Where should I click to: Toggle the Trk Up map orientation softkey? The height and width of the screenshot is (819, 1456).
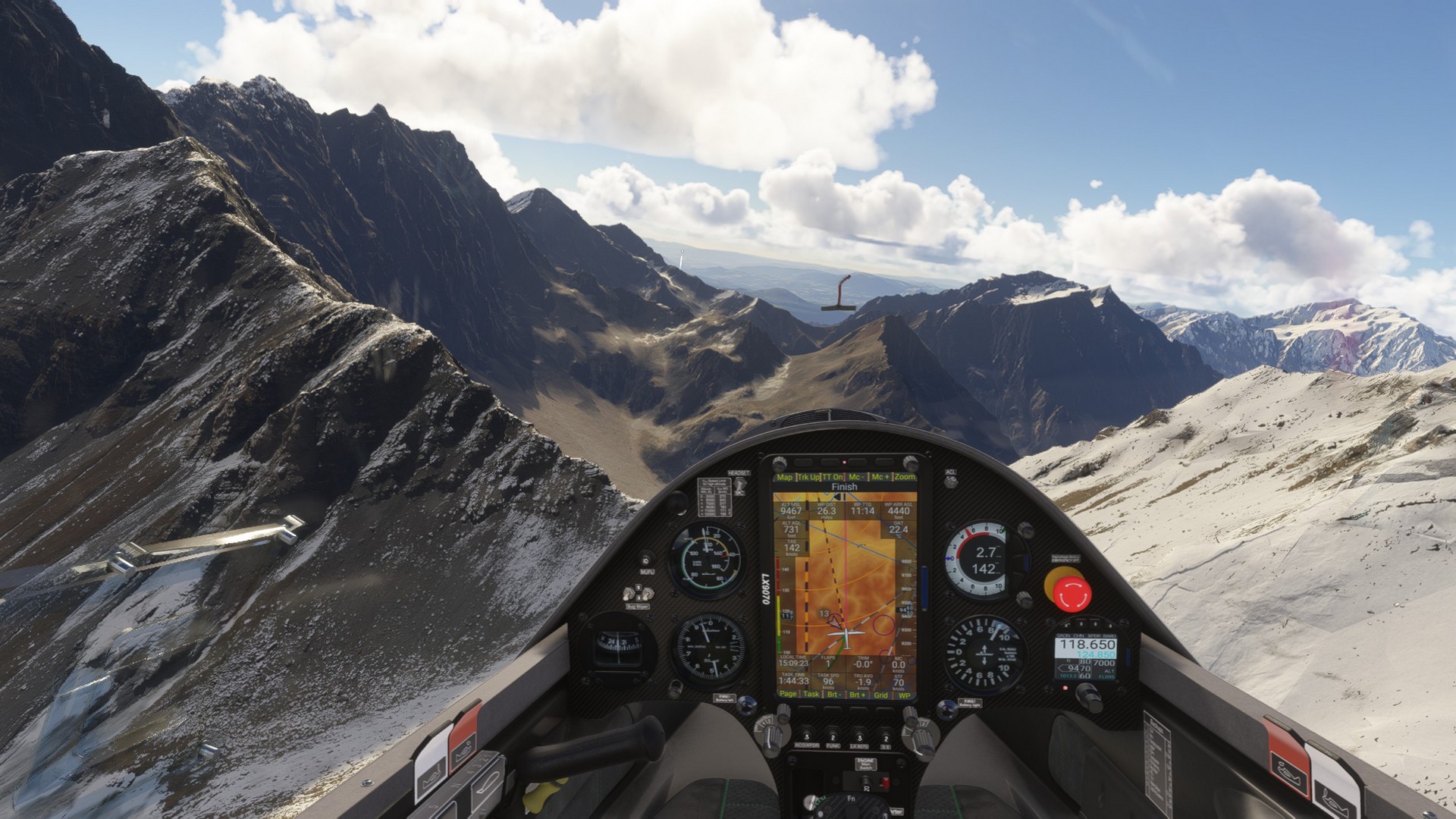pos(808,477)
